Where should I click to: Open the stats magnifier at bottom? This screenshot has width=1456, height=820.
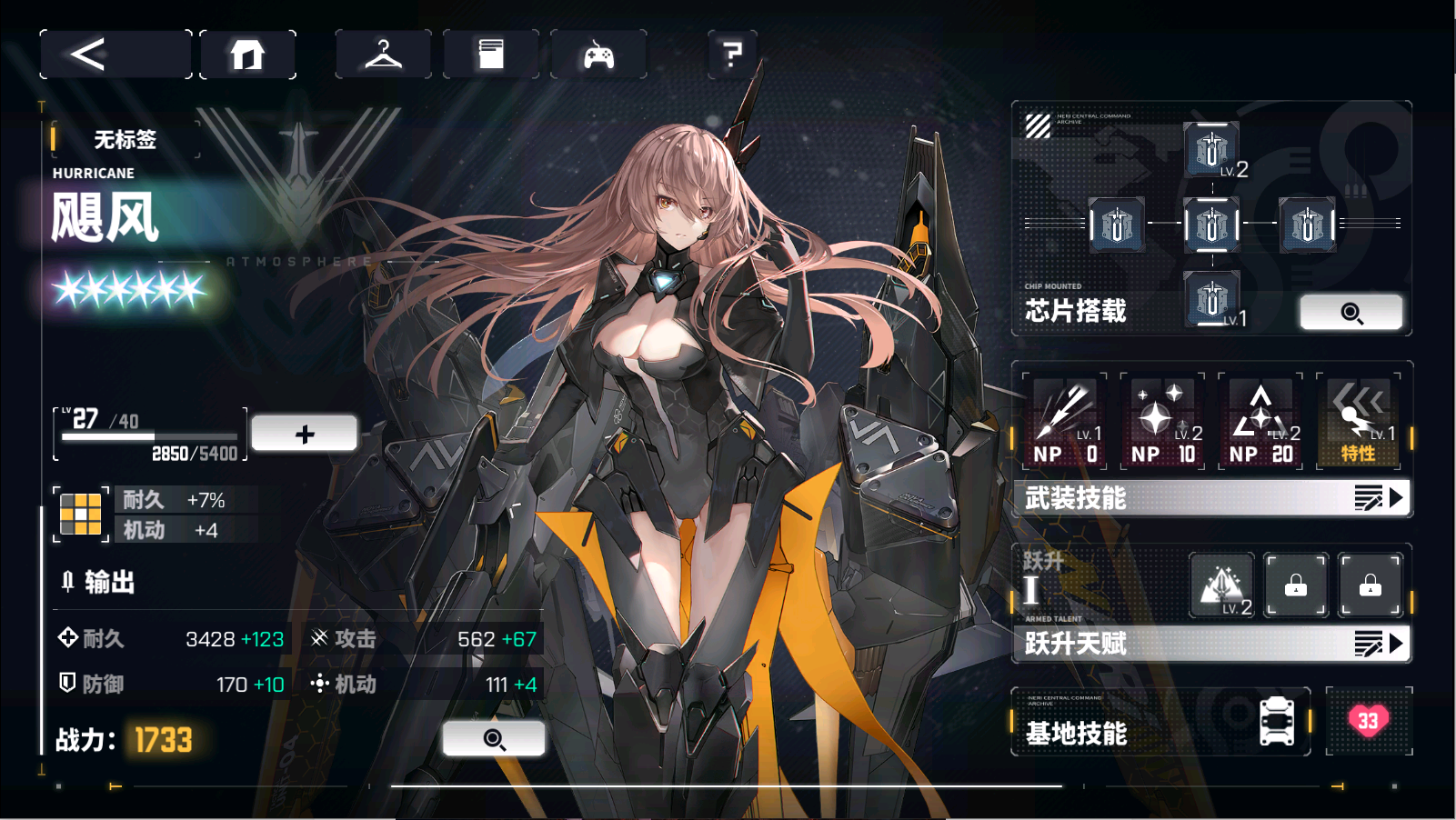point(494,738)
